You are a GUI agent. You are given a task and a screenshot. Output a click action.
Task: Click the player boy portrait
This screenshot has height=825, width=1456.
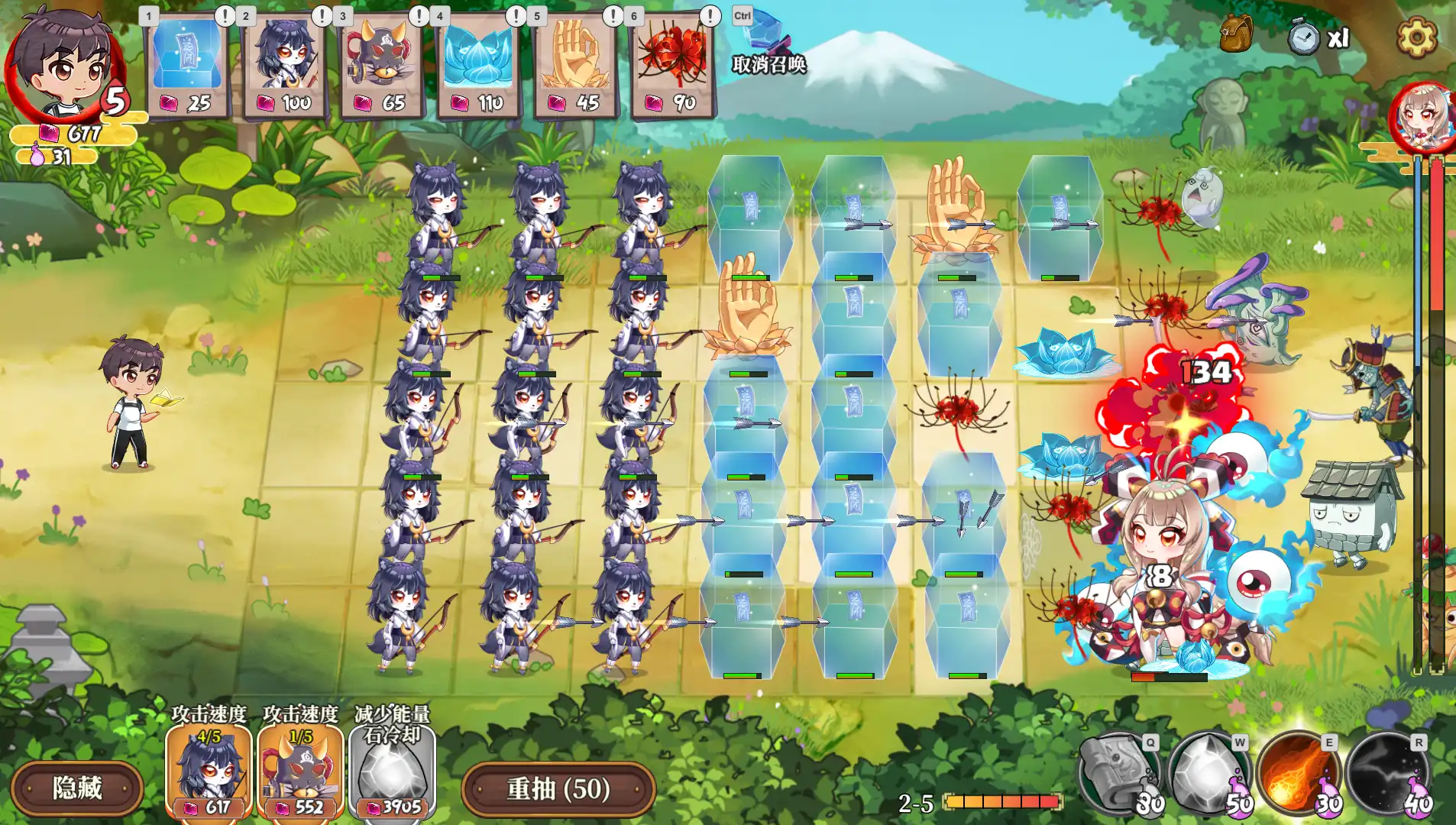tap(65, 63)
